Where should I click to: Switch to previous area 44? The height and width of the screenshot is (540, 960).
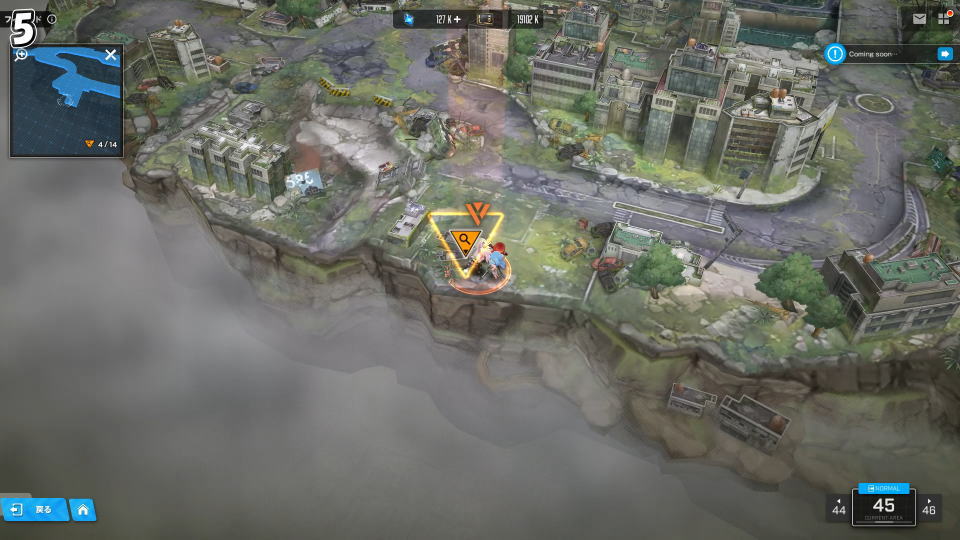pyautogui.click(x=838, y=507)
